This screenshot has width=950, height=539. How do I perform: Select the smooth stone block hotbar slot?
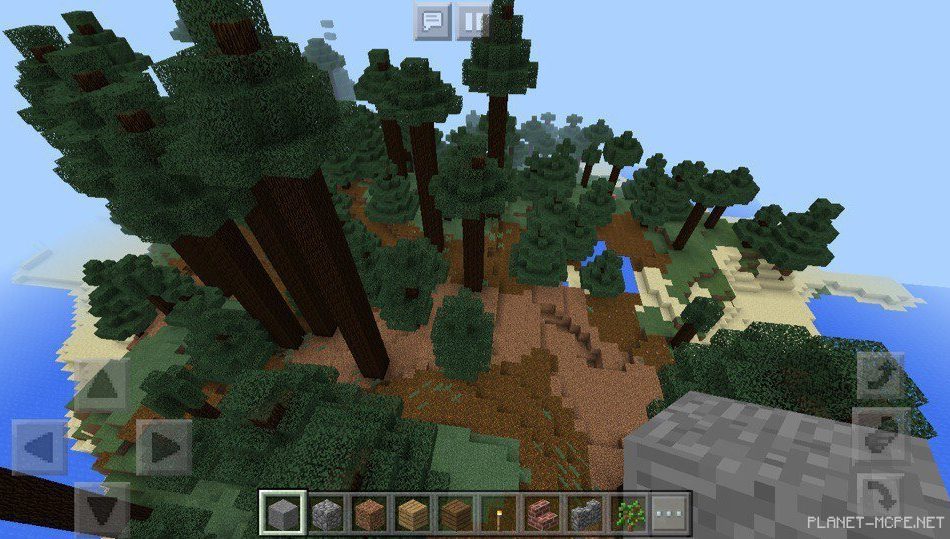pos(280,513)
